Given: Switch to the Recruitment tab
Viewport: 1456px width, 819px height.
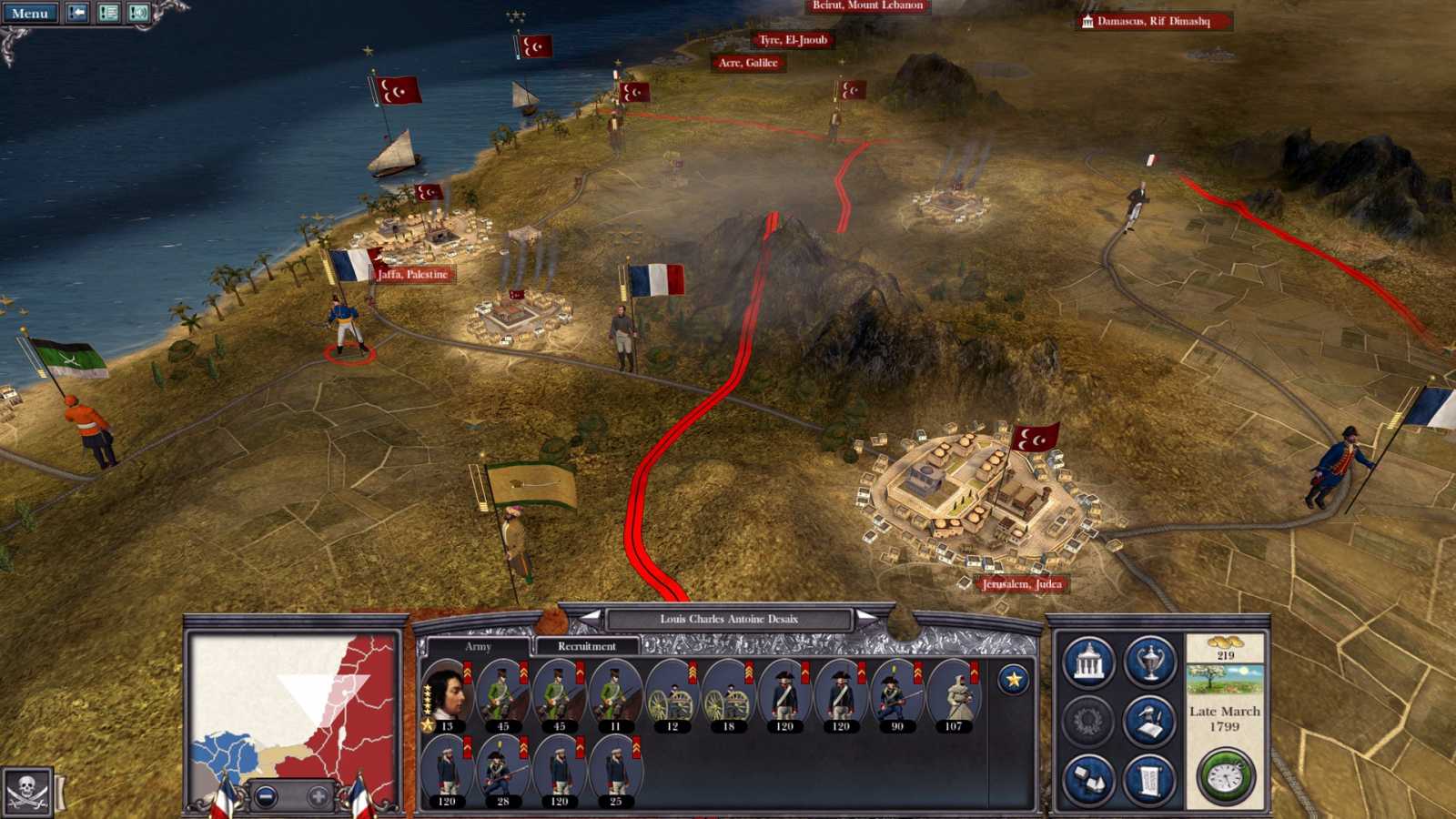Looking at the screenshot, I should coord(587,646).
